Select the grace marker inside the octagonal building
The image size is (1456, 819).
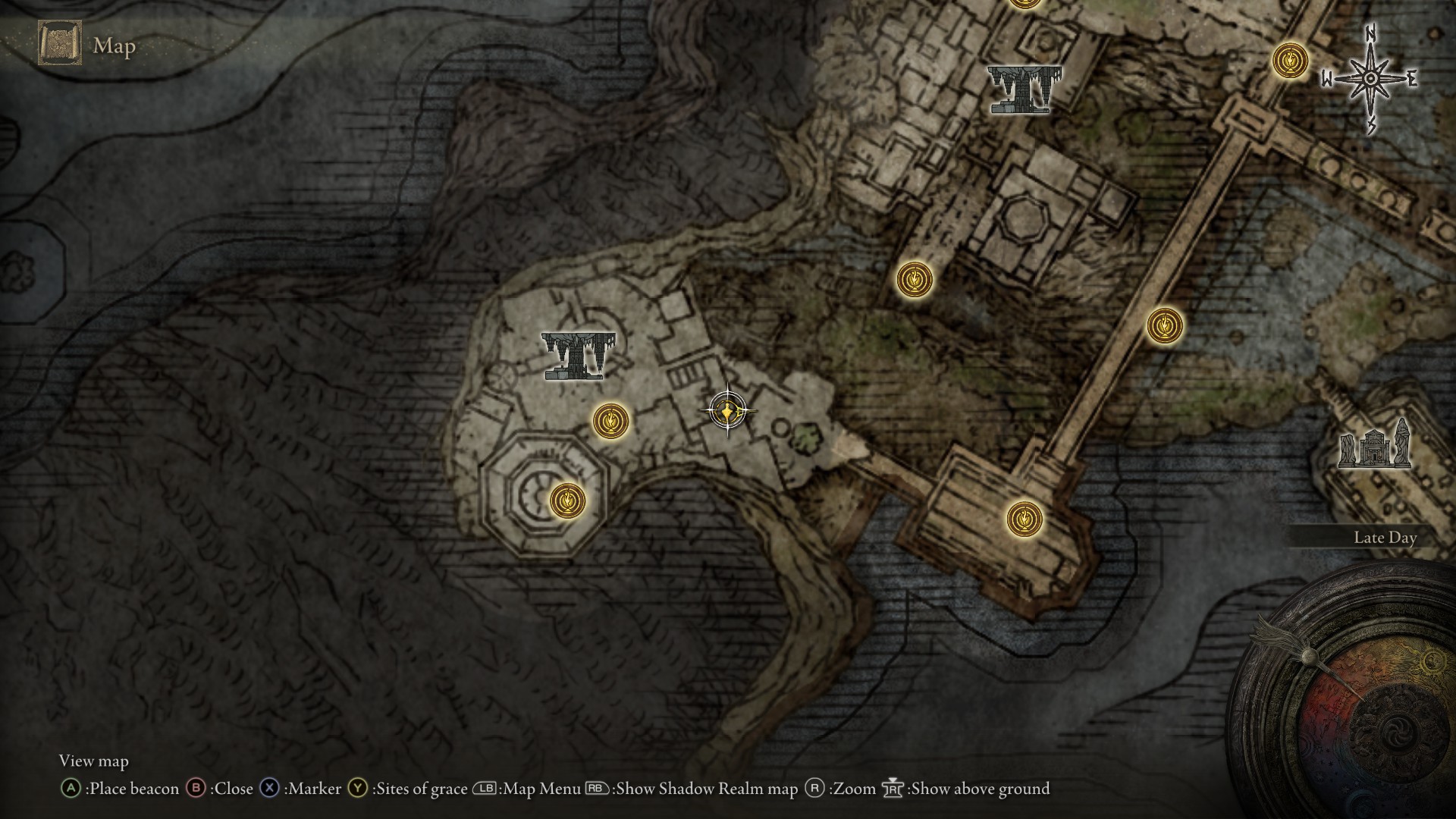tap(567, 500)
